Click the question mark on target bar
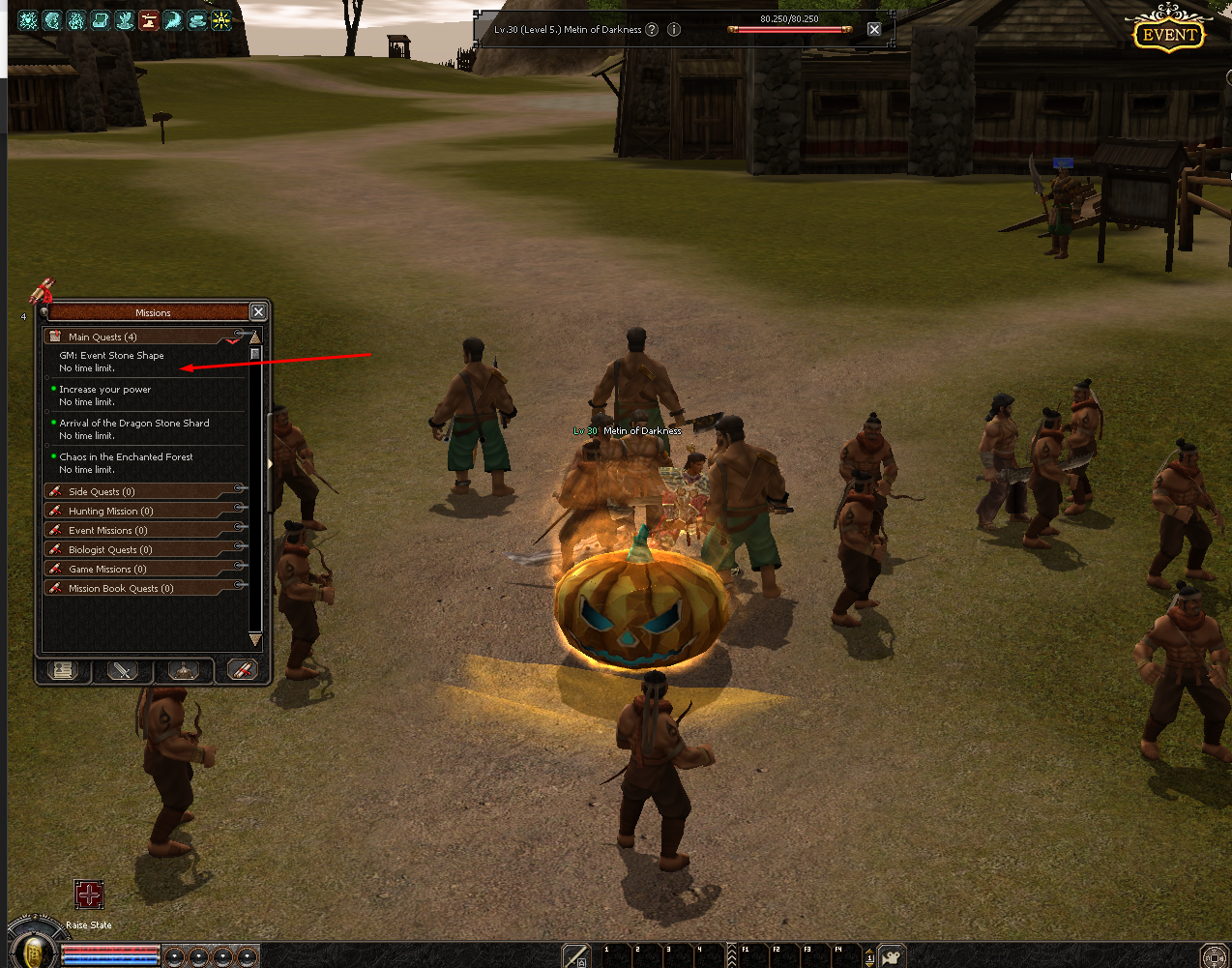 click(652, 29)
